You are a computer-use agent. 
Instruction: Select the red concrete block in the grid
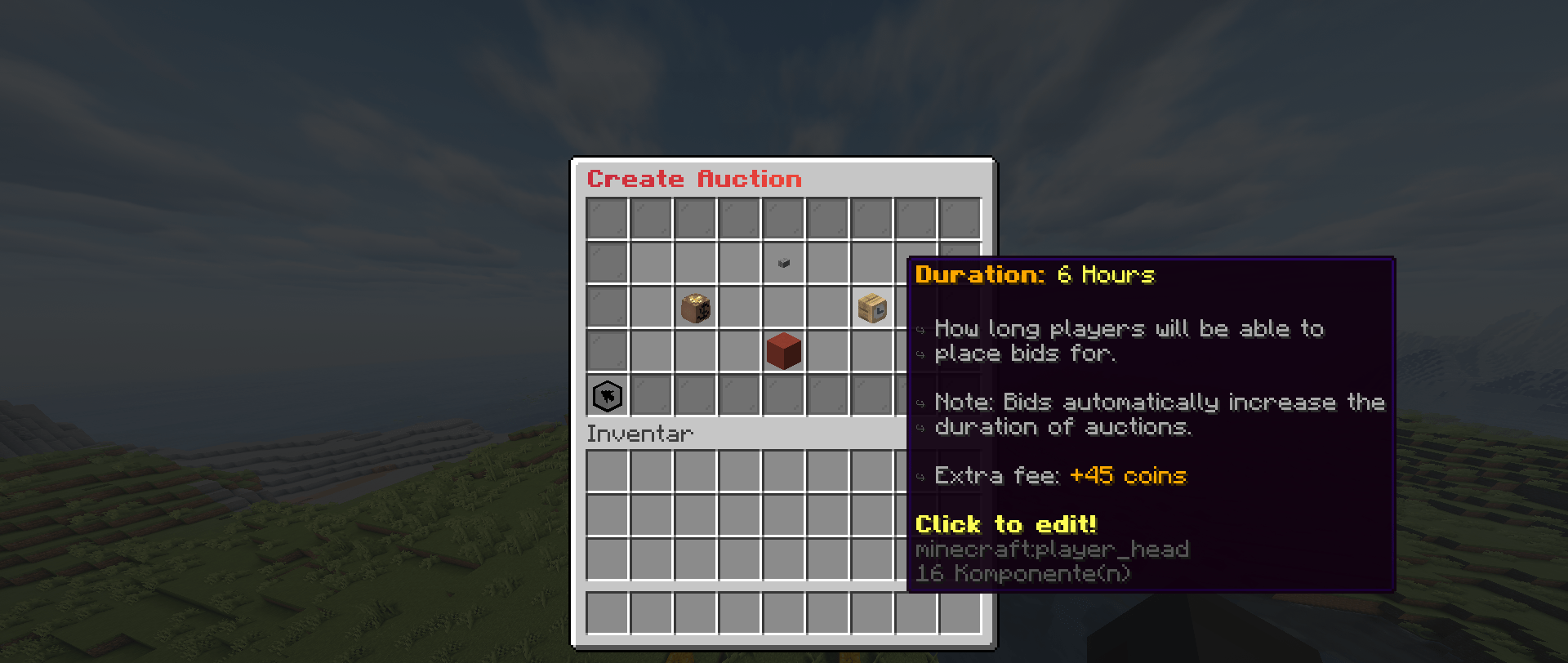[782, 350]
